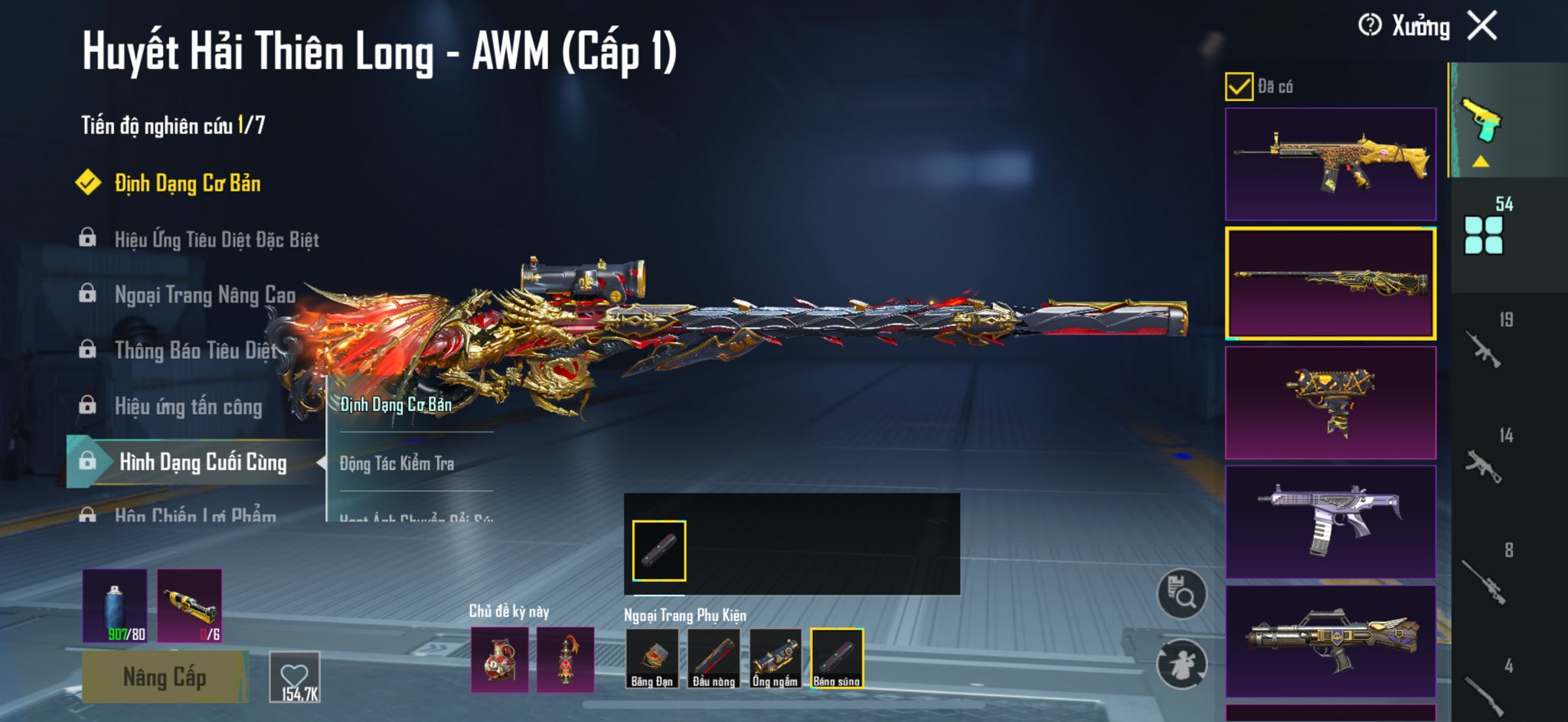Select Hiệu Ứng Tiêu Diệt Đặc Biệt stage
Screen dimensions: 1568x722
tap(216, 240)
